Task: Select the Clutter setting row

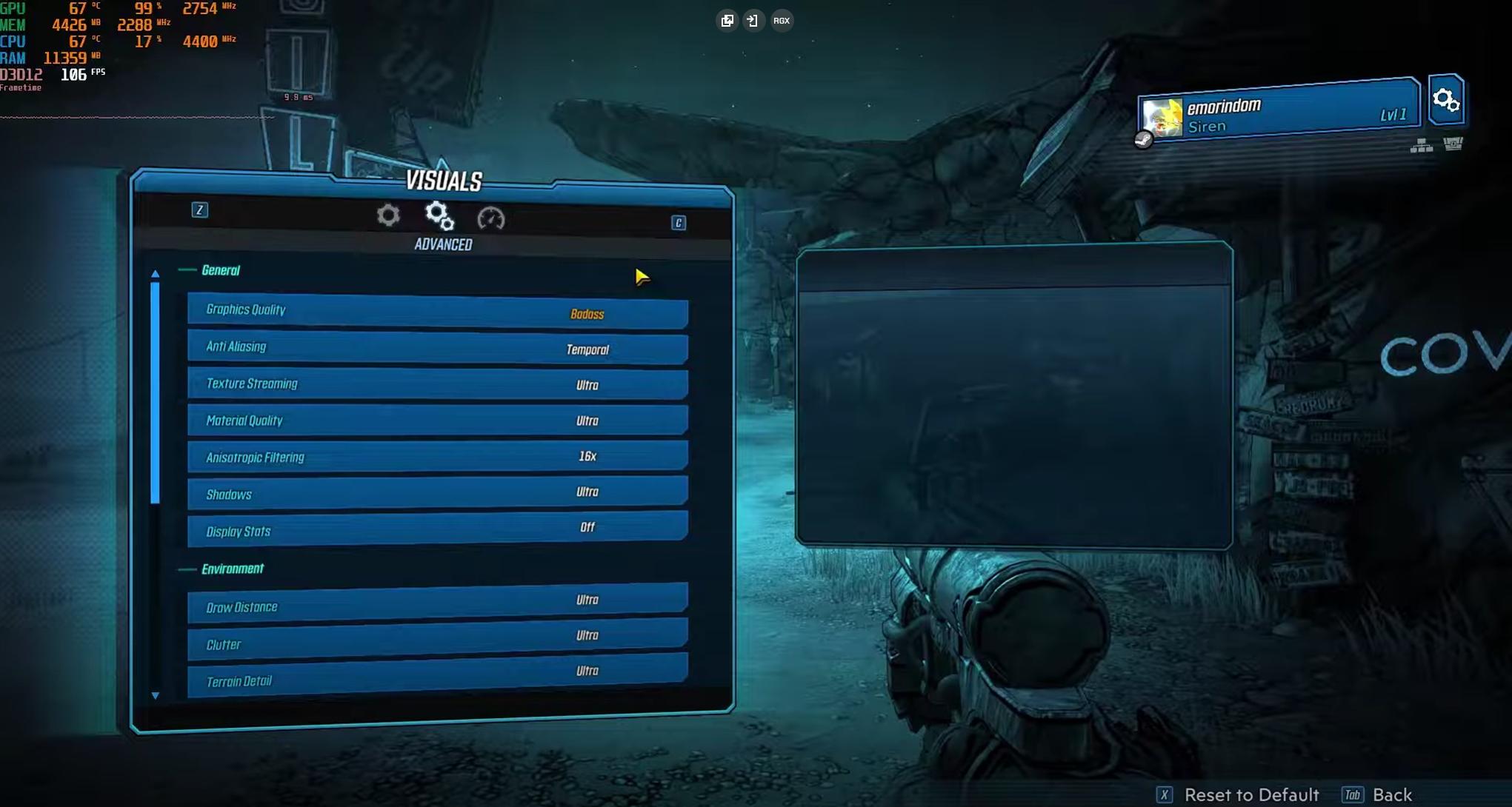Action: [437, 640]
